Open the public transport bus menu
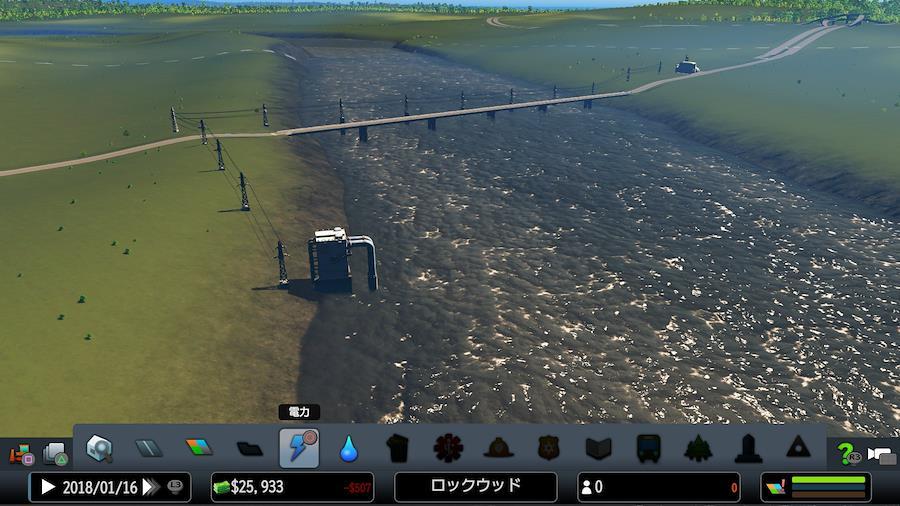 point(648,448)
